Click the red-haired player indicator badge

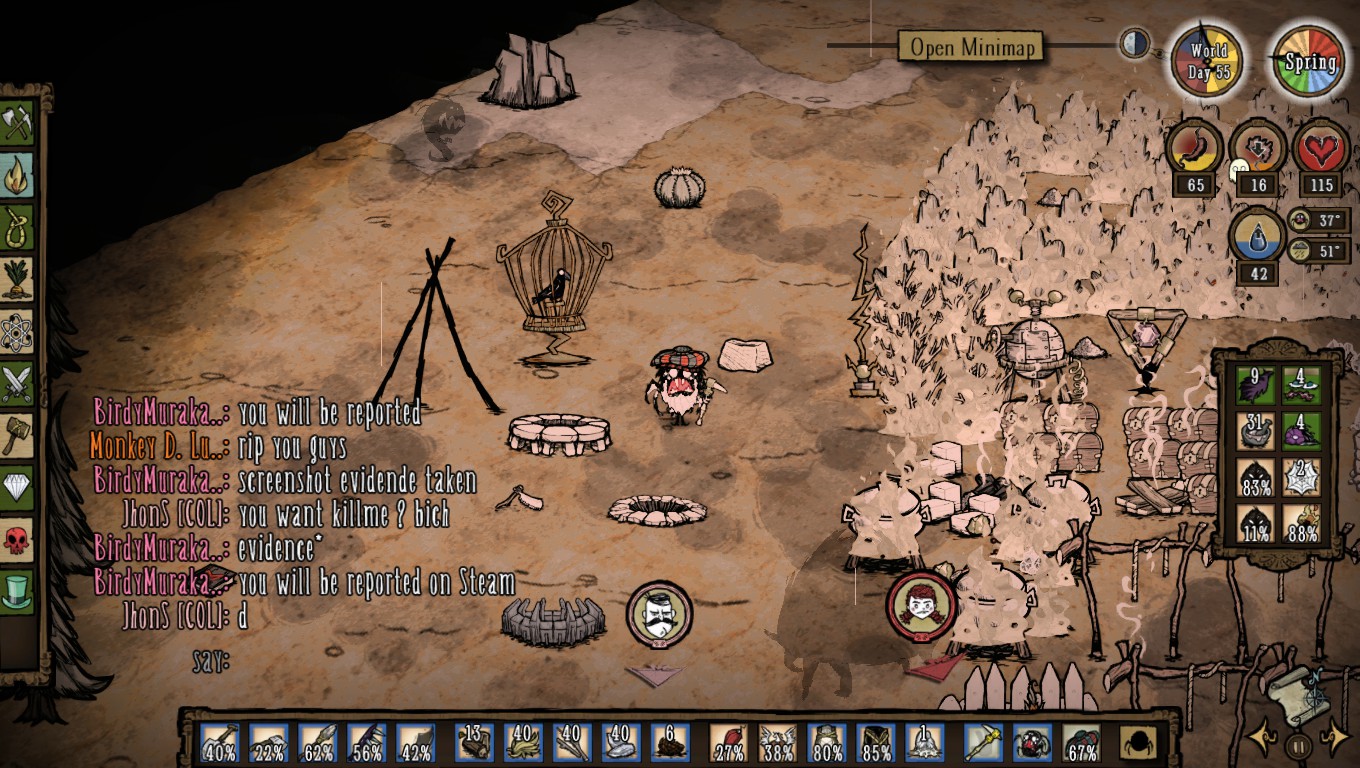[x=920, y=605]
